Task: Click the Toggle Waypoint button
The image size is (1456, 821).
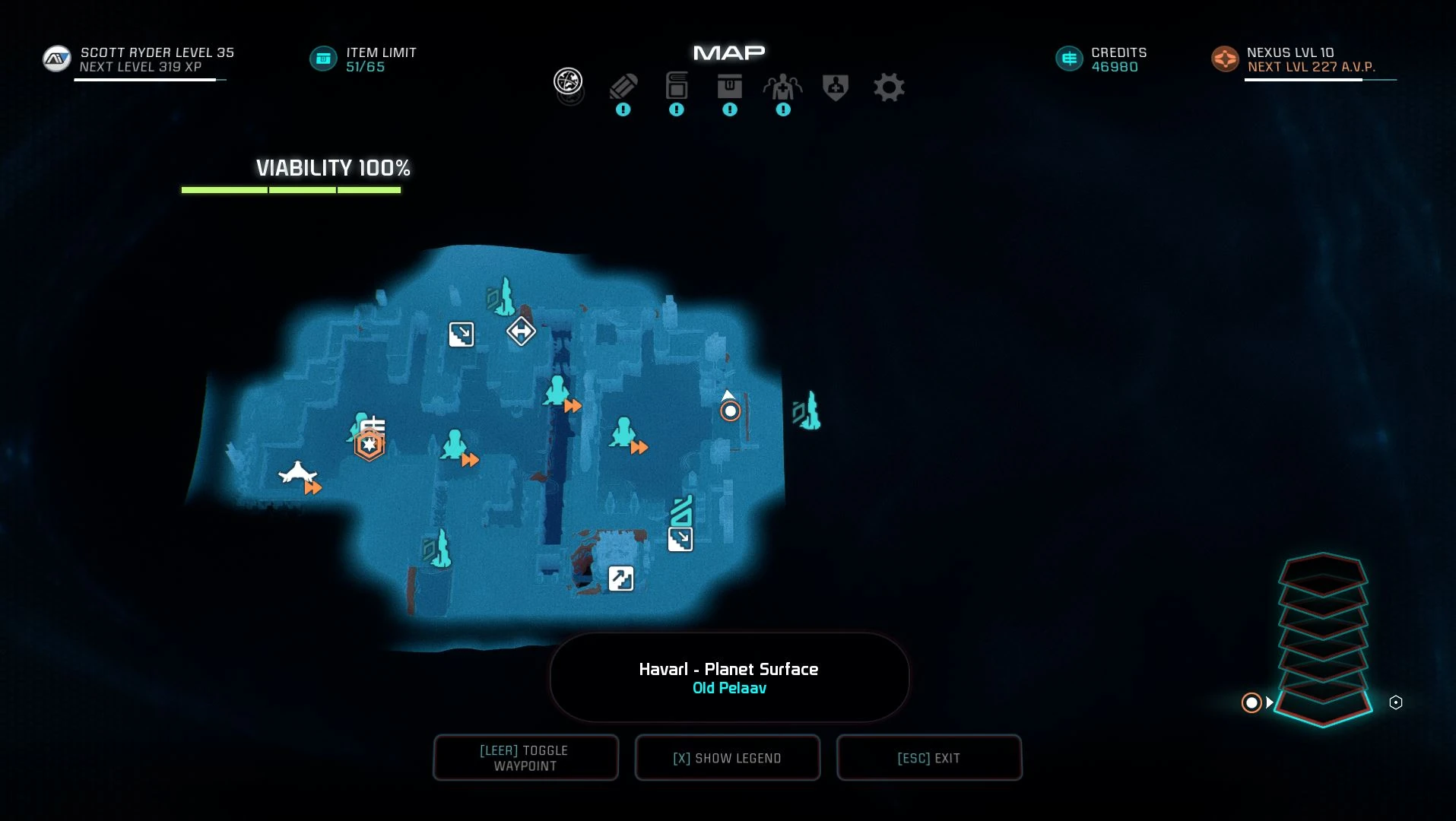Action: (x=525, y=758)
